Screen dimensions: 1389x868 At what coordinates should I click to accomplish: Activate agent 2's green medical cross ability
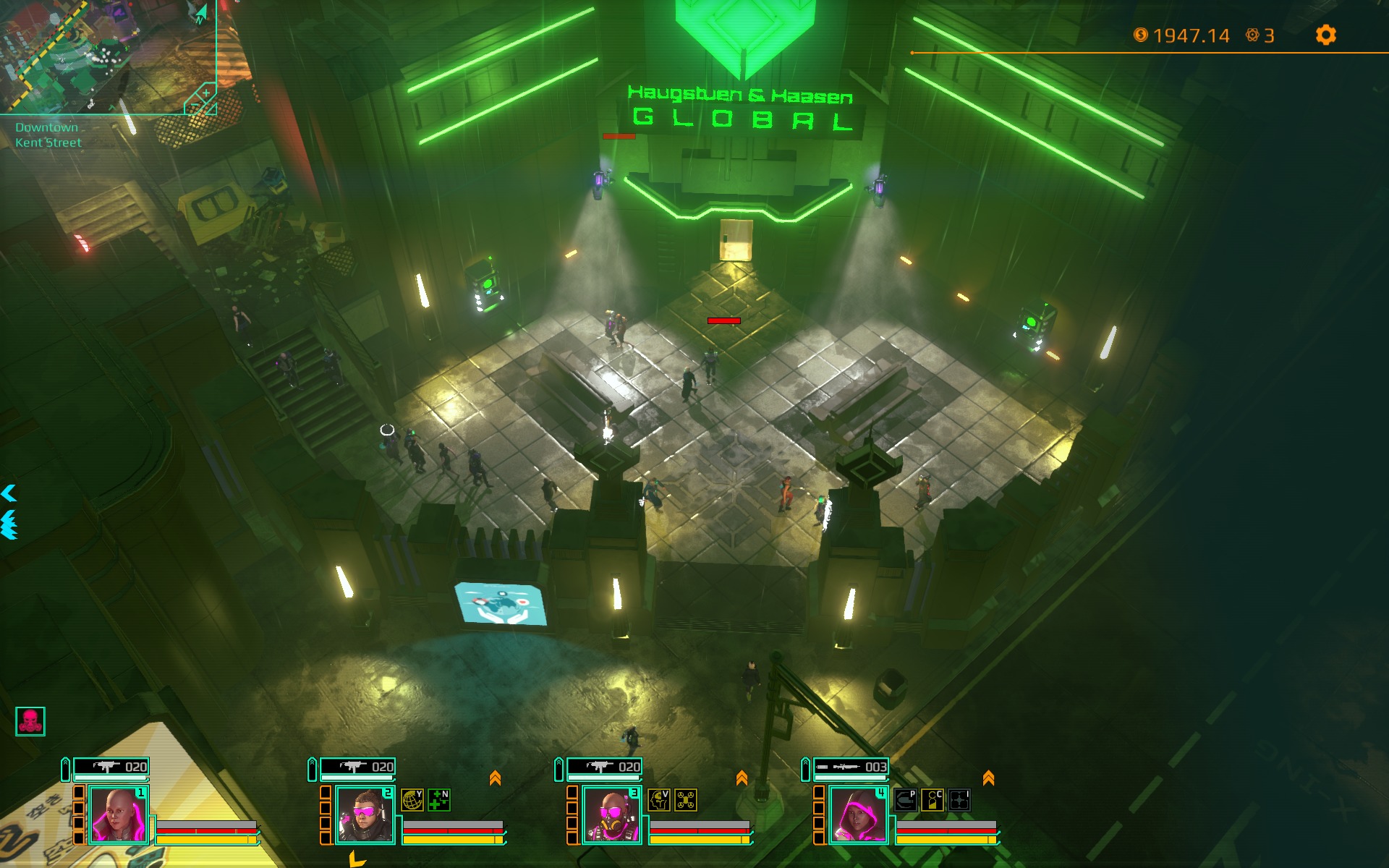[439, 800]
